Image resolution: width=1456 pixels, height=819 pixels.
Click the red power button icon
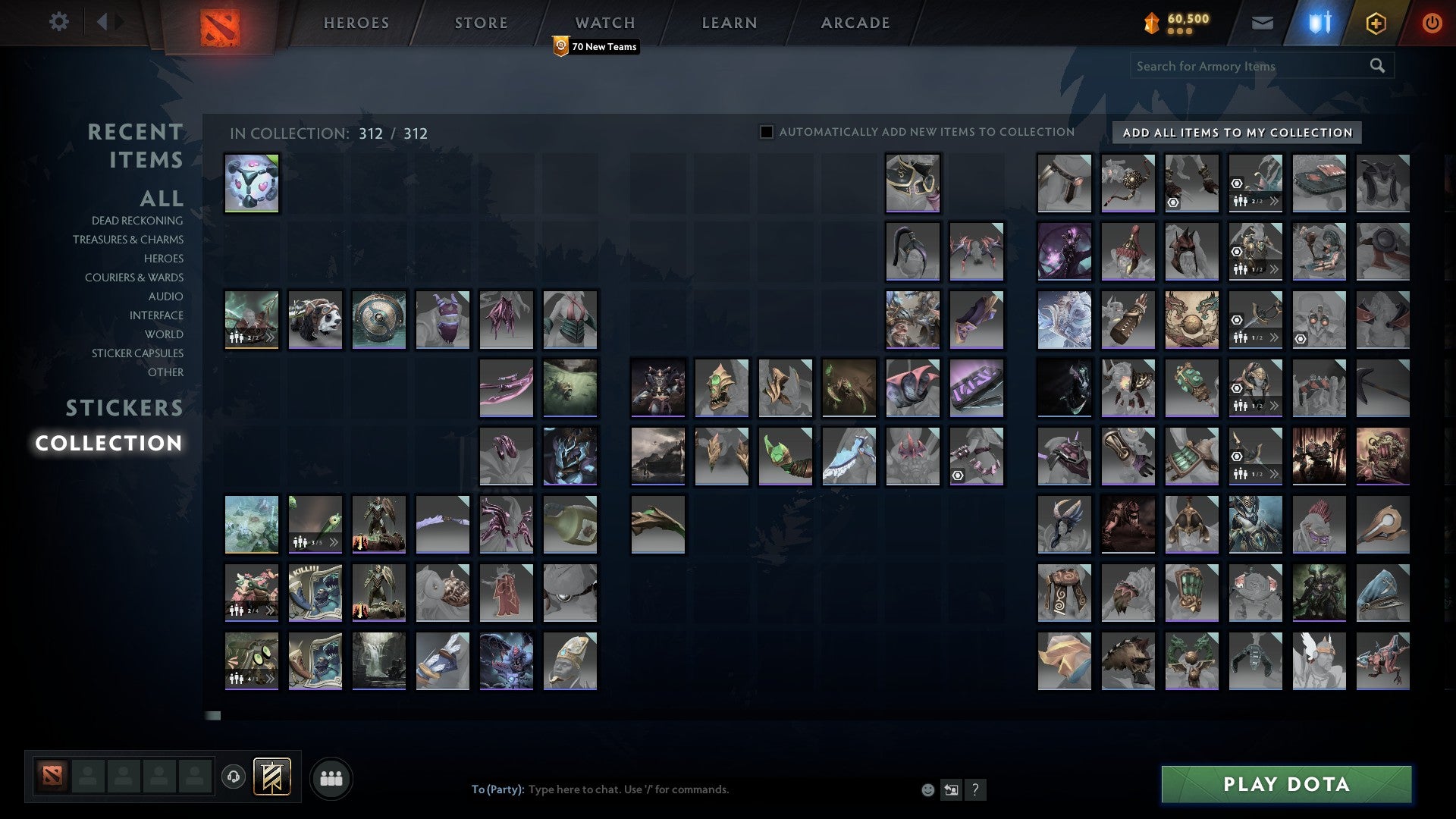tap(1432, 23)
